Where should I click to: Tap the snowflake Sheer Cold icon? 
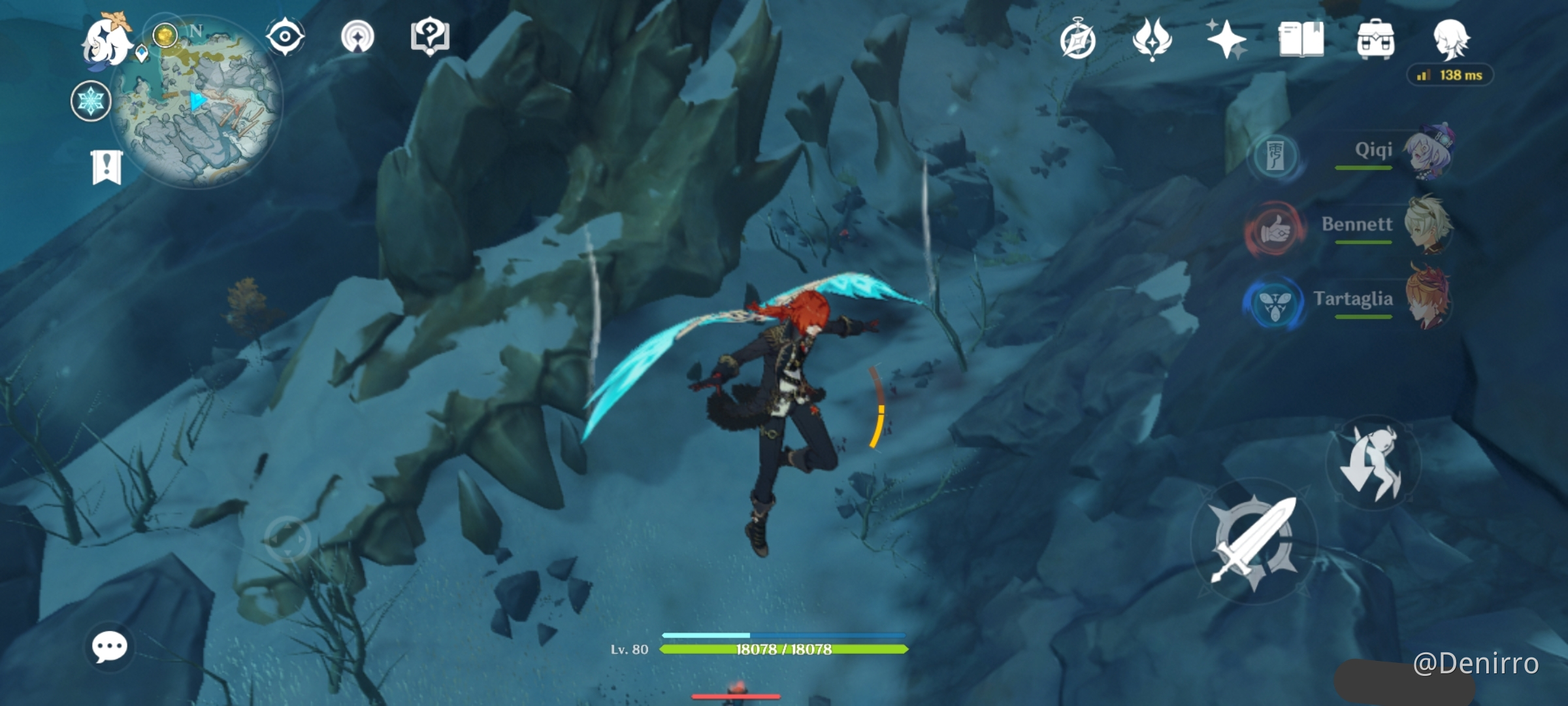click(91, 102)
